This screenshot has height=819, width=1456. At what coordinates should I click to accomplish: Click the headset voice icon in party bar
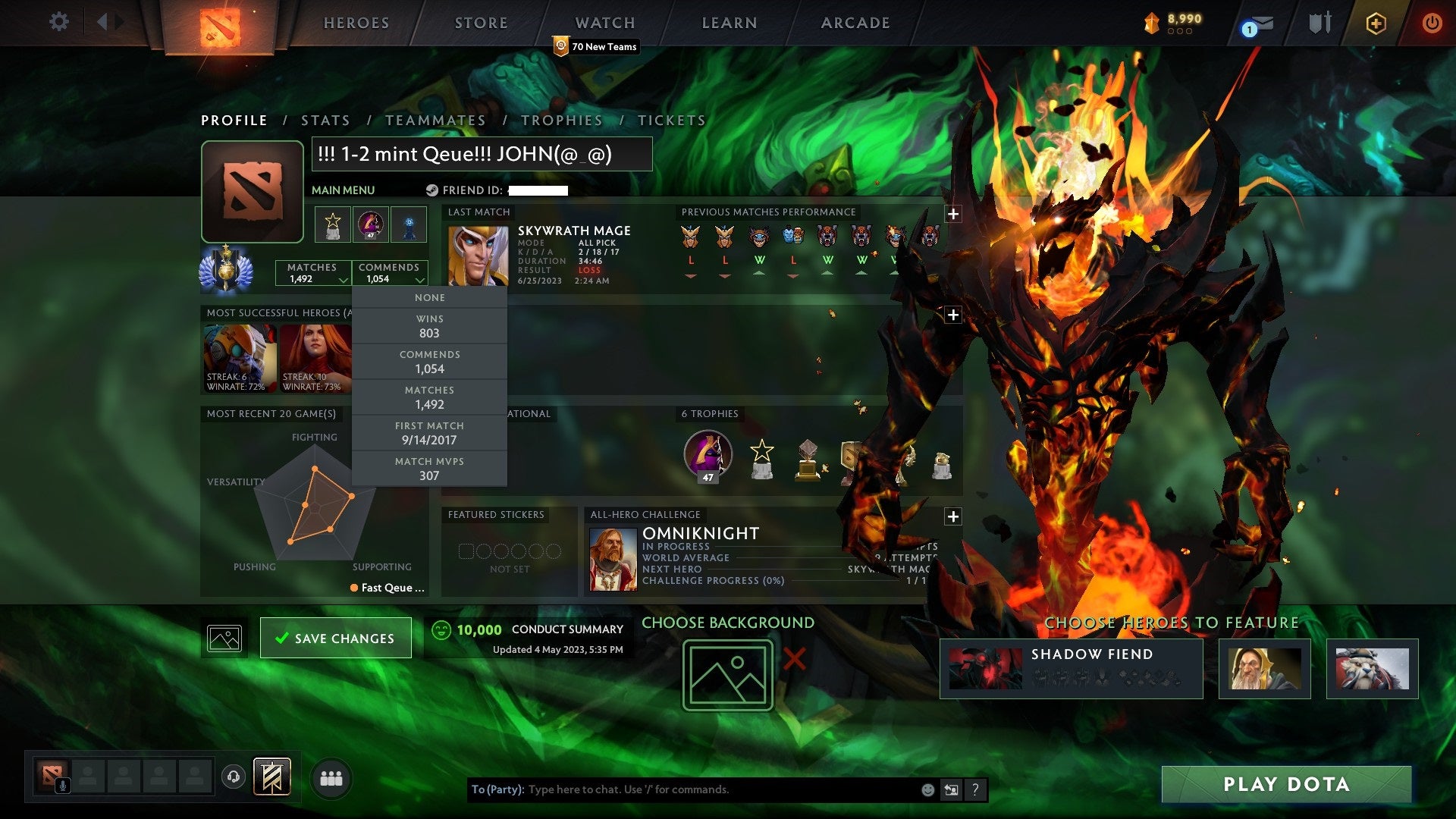click(x=232, y=778)
